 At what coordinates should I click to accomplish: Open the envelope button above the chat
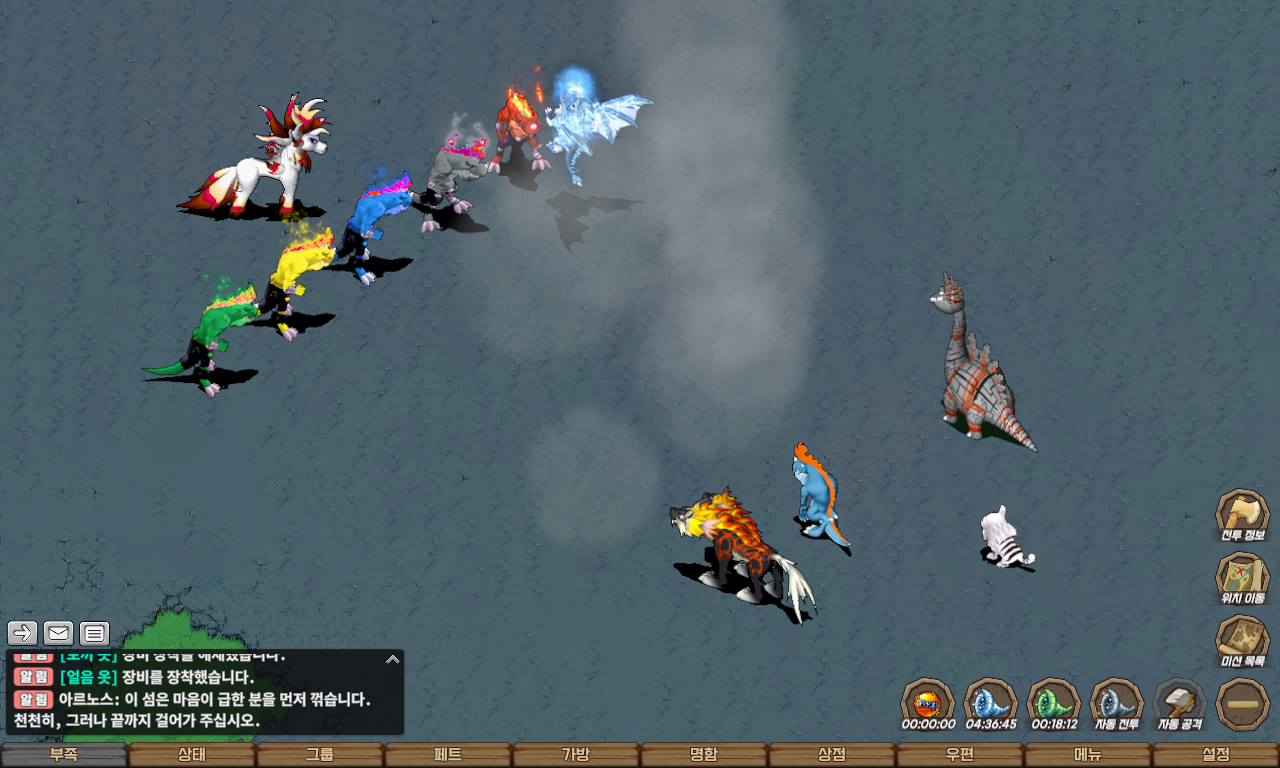tap(59, 633)
